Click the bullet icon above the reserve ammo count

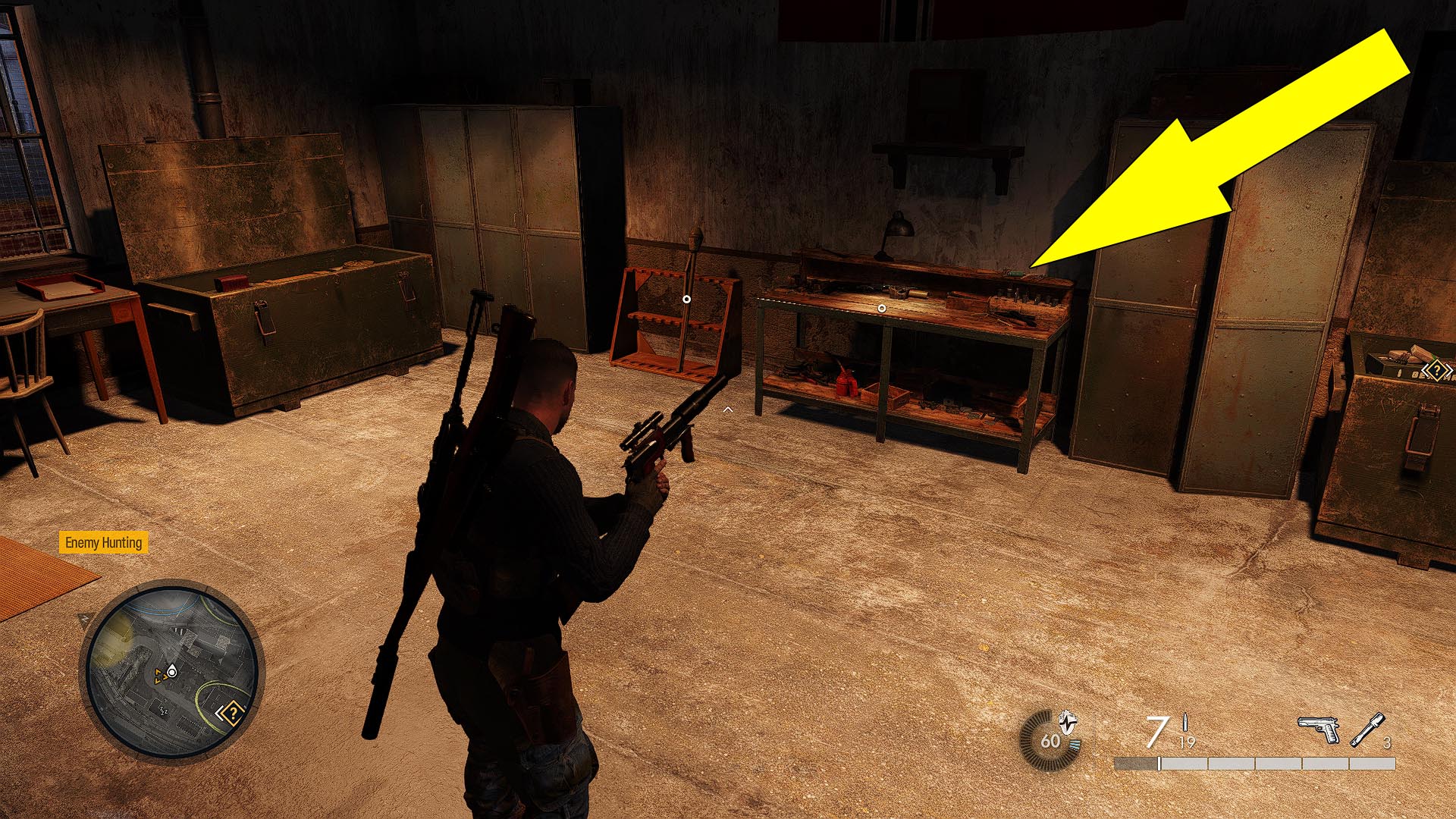[x=1185, y=722]
